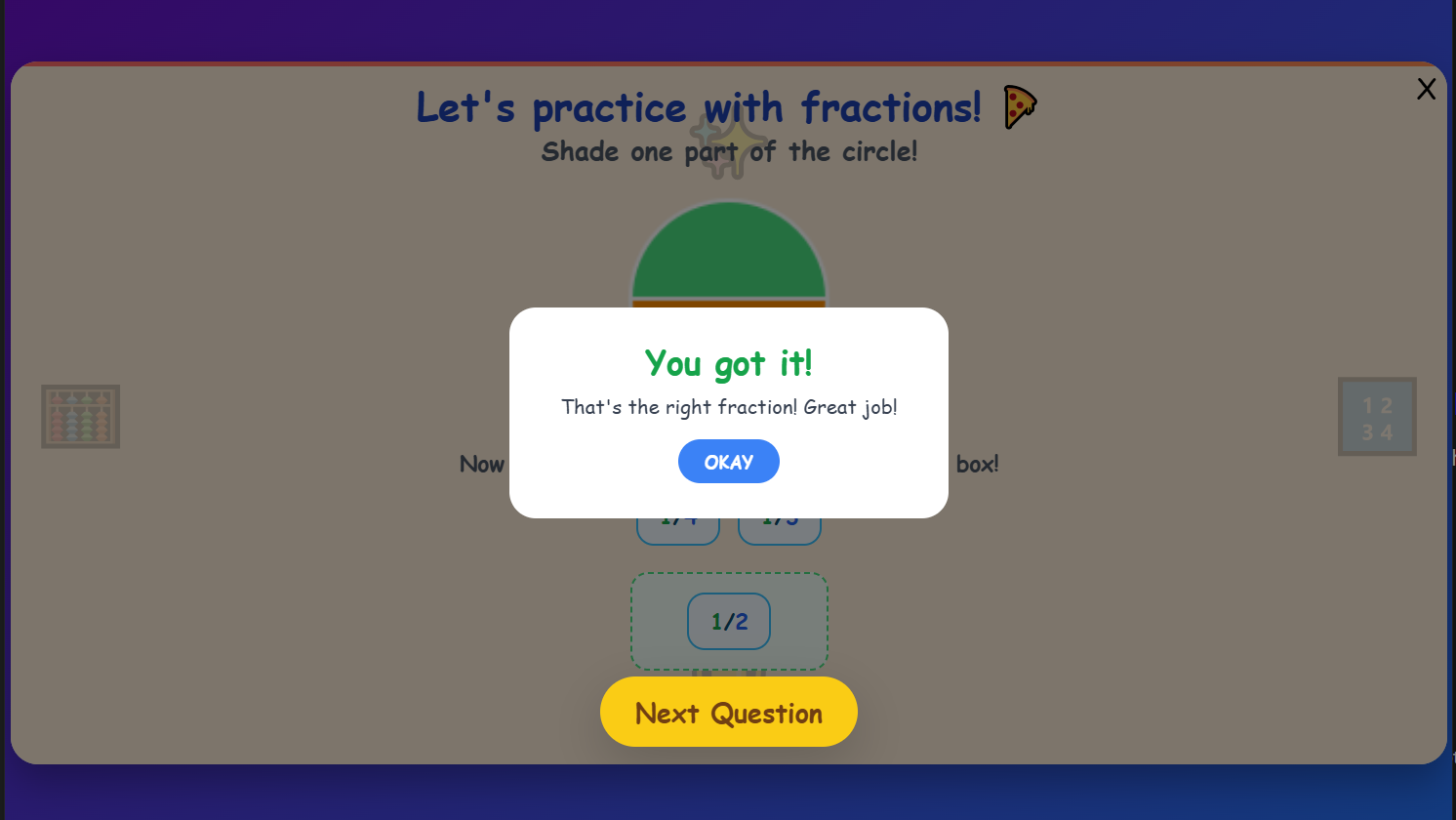
Task: Click the pizza emoji in the title
Action: coord(1022,106)
